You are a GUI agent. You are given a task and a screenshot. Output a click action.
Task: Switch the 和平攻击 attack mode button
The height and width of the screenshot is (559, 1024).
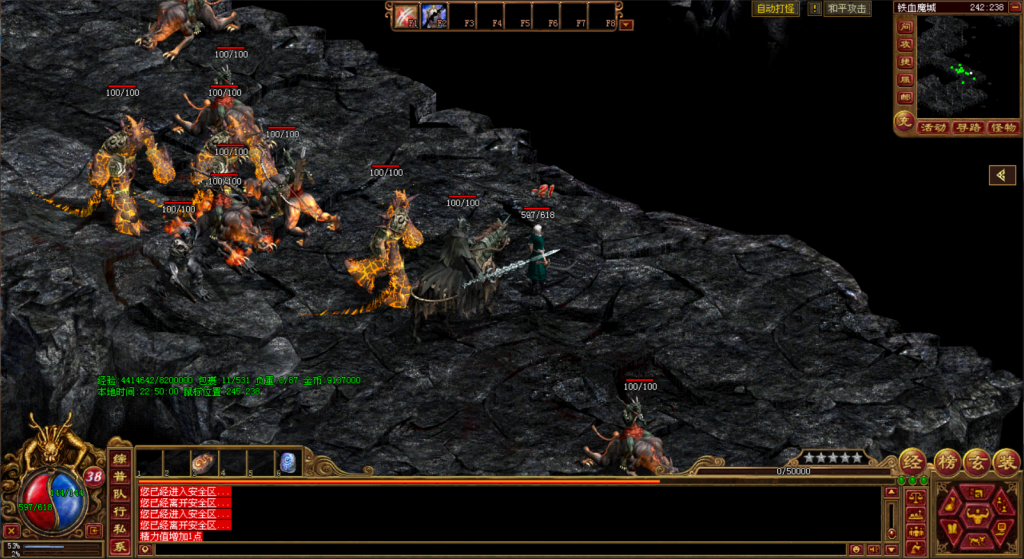pyautogui.click(x=848, y=9)
